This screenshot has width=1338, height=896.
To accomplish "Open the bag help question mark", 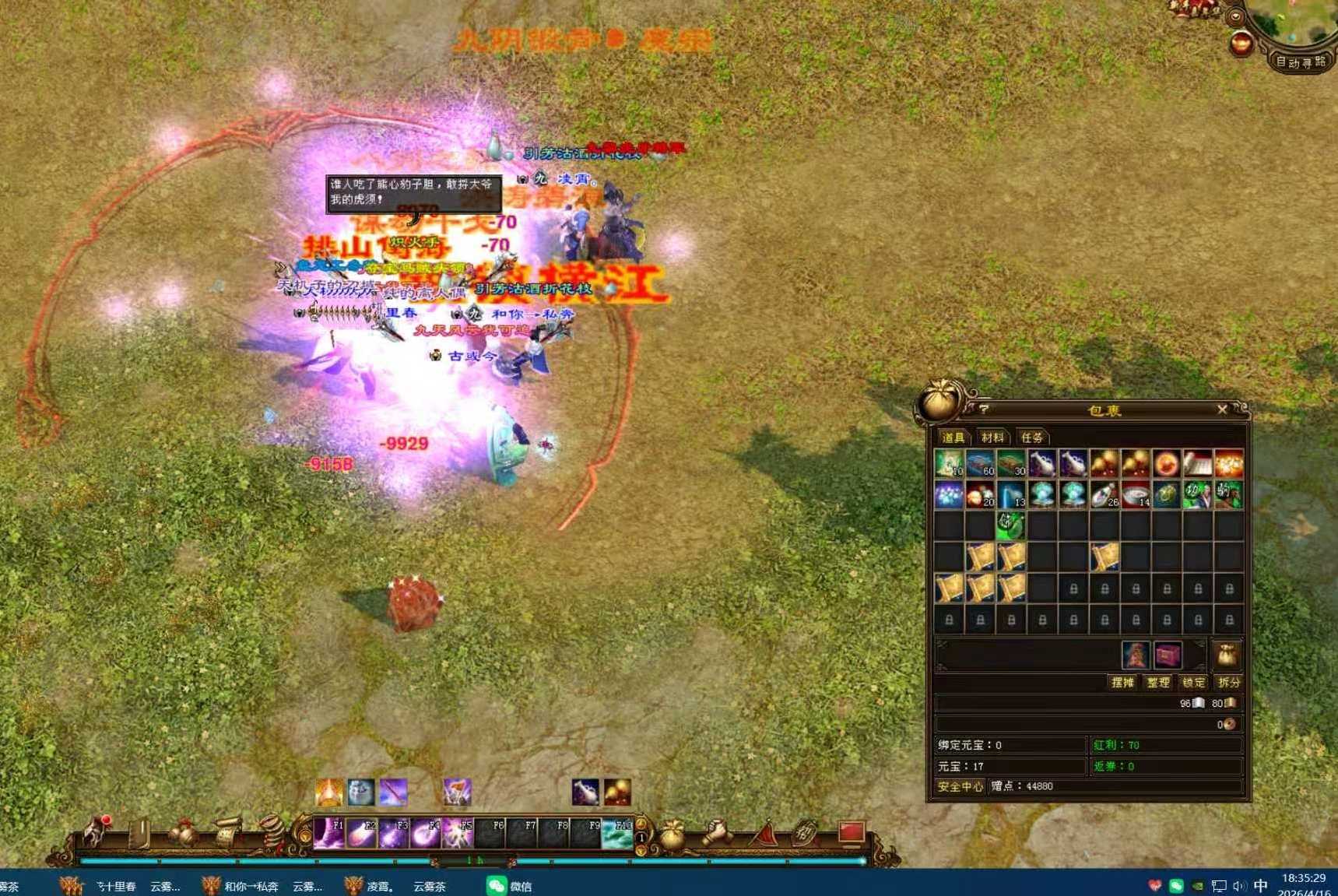I will [x=984, y=409].
